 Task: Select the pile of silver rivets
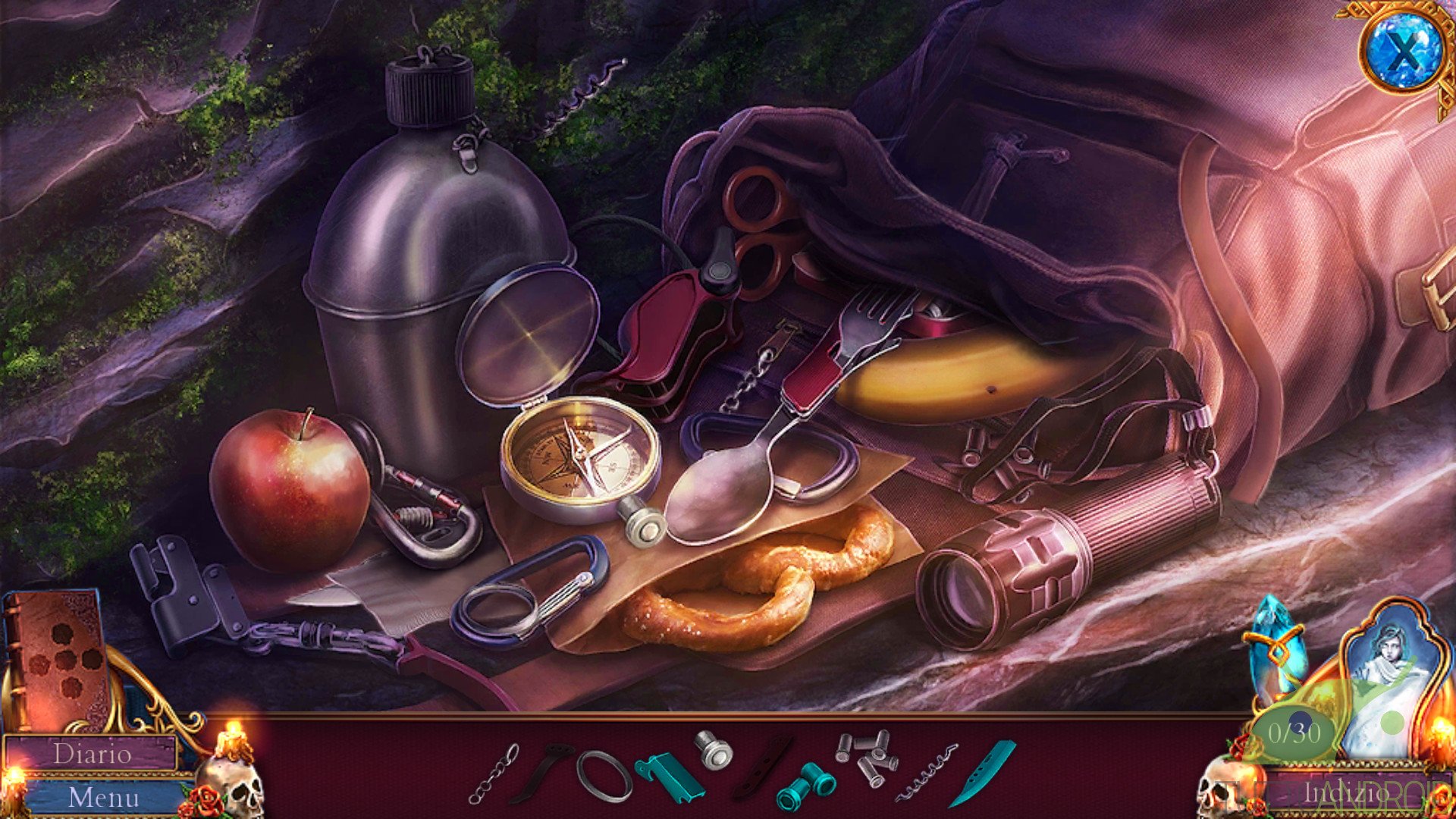pos(865,755)
